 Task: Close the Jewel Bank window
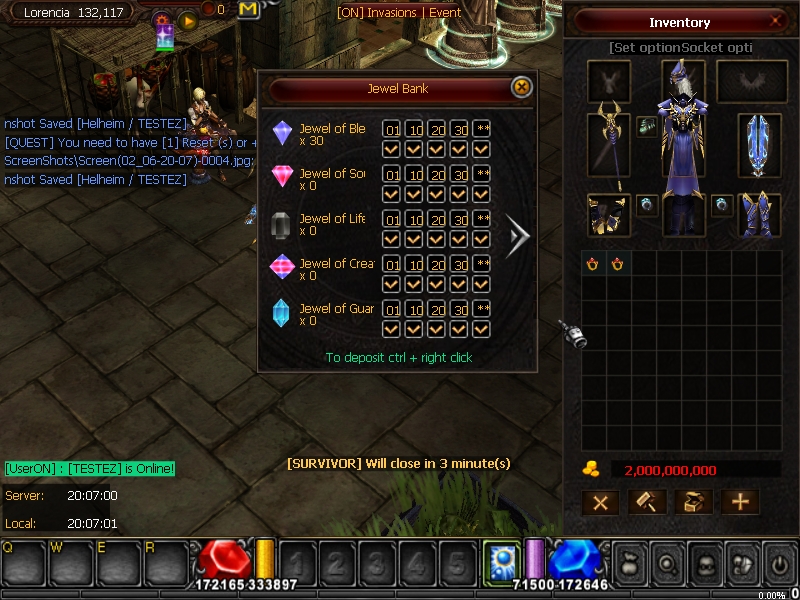click(521, 88)
